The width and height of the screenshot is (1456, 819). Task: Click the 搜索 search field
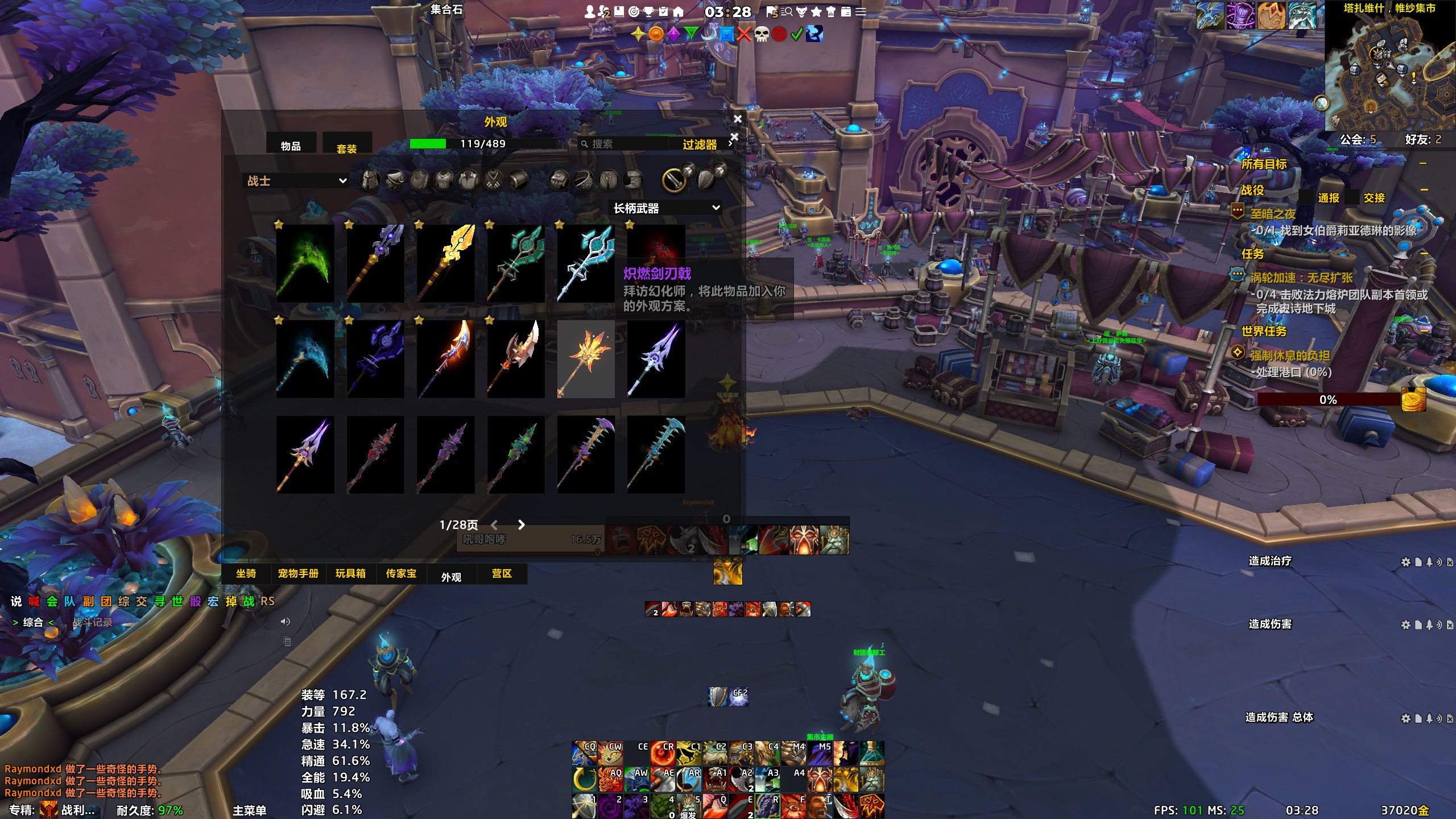(x=626, y=144)
